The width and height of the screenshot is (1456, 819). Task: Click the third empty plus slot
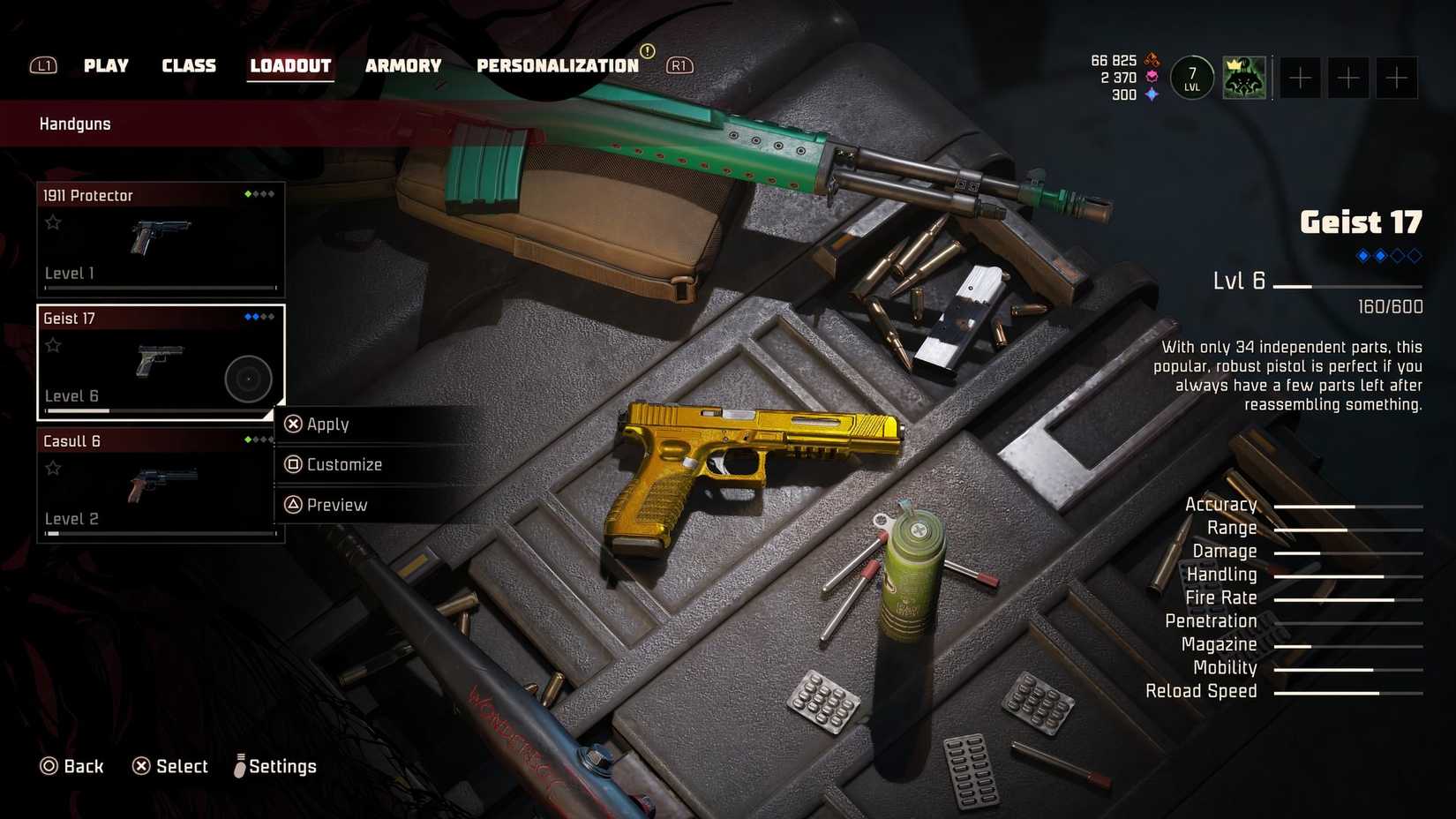pyautogui.click(x=1397, y=77)
